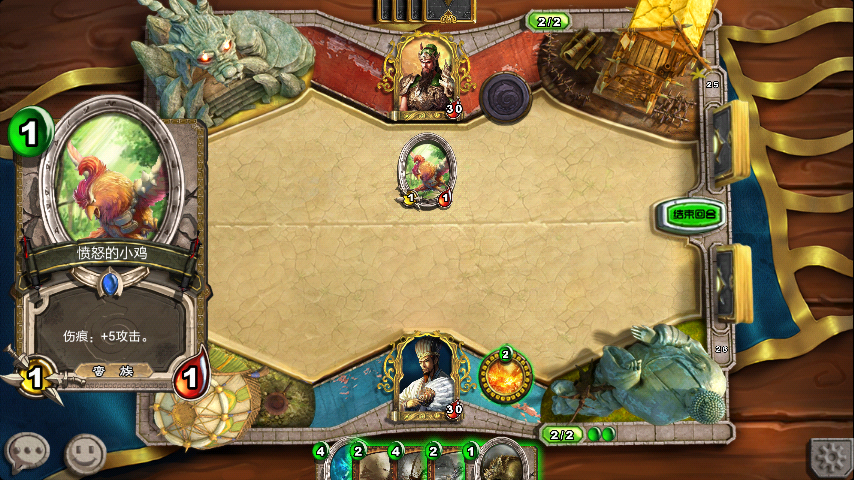
Task: Open the gear settings menu
Action: [830, 458]
